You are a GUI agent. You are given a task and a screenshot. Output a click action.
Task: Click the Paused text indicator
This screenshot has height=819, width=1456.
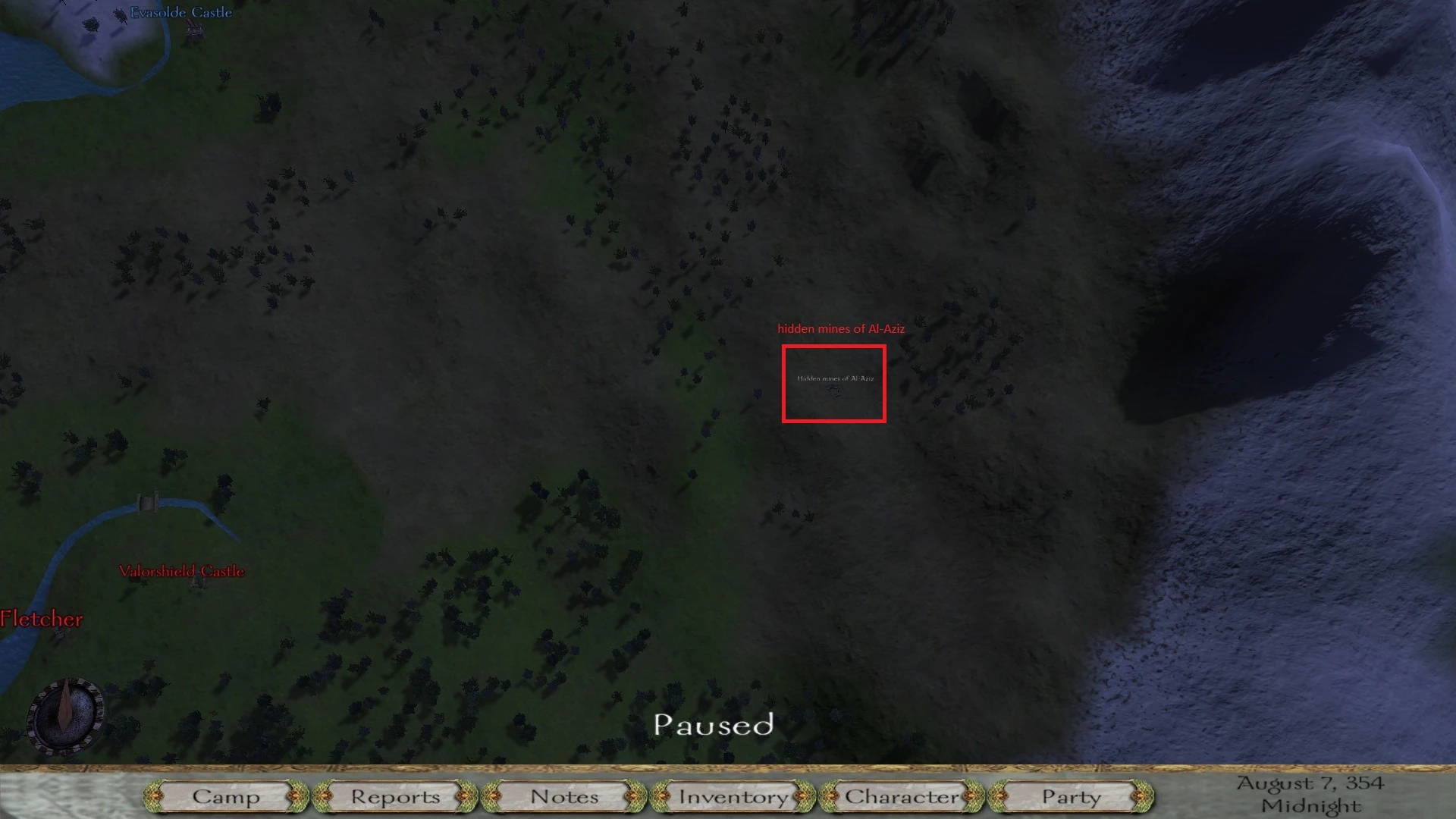[x=714, y=726]
